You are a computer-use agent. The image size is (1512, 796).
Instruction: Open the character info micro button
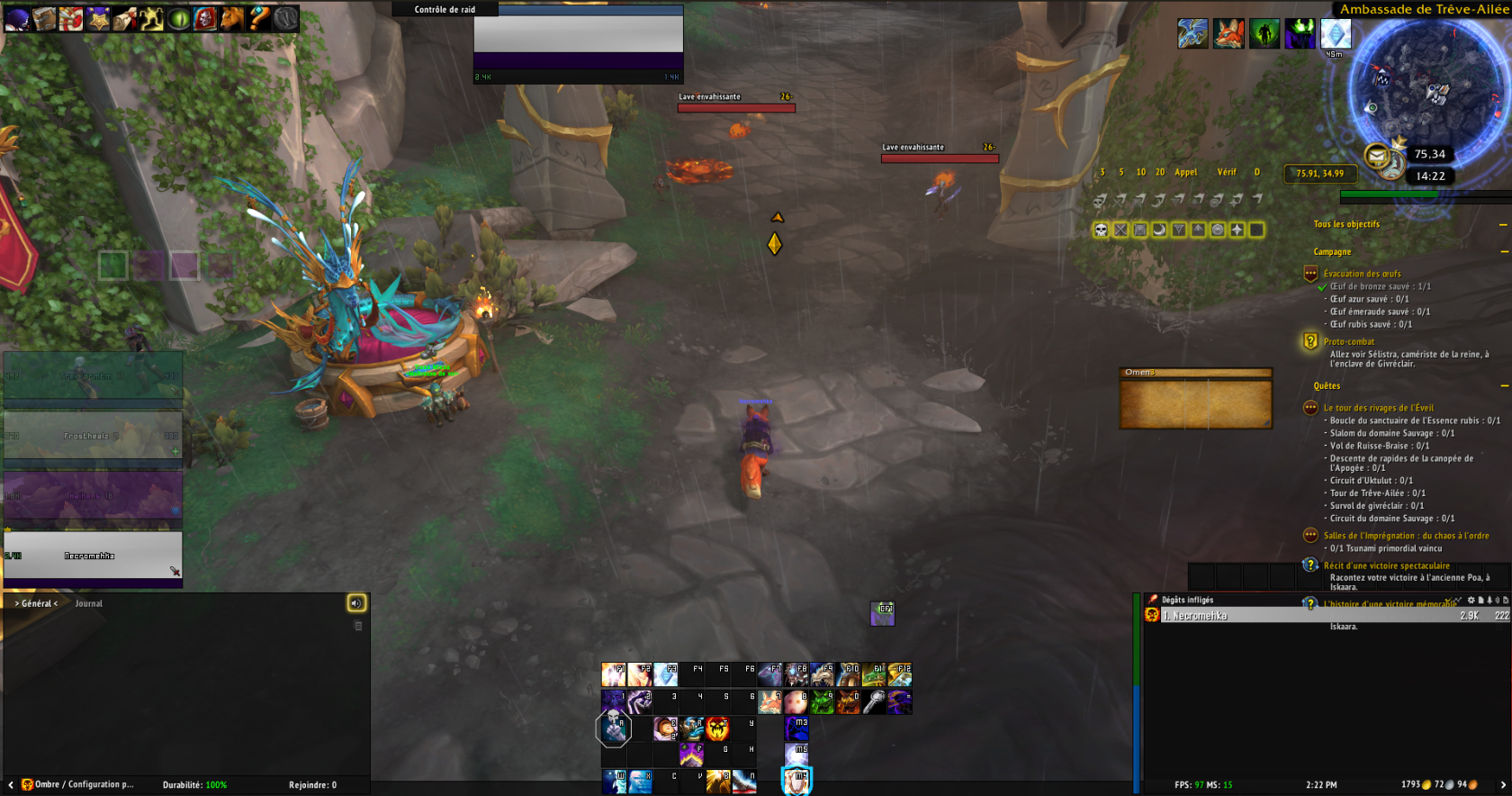coord(16,18)
